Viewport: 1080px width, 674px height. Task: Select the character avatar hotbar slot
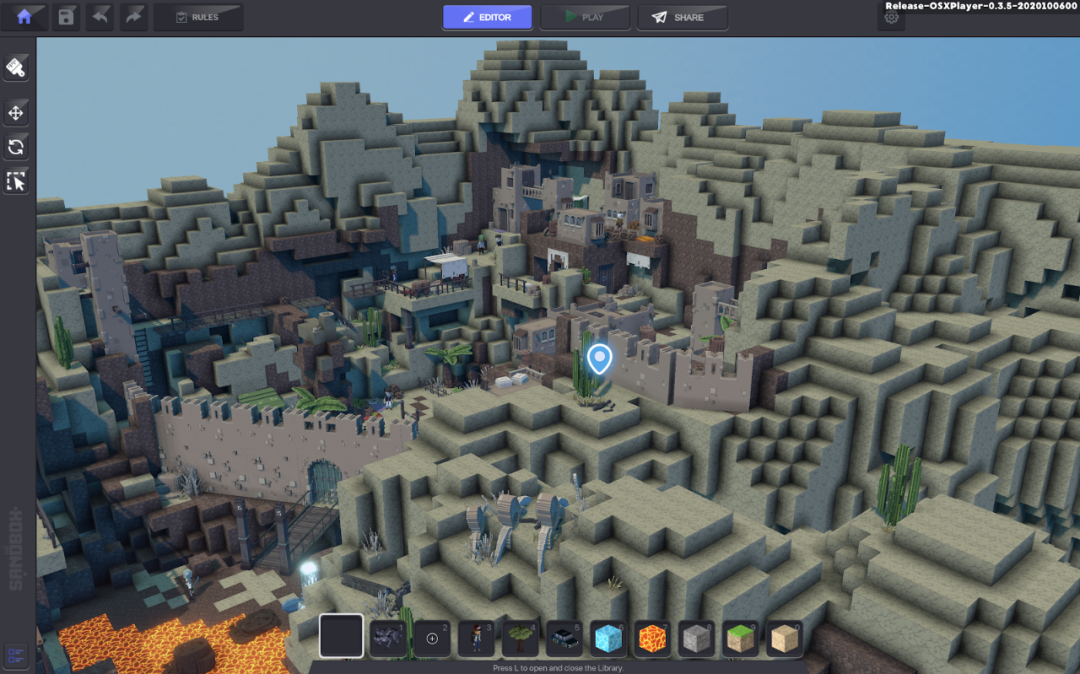click(x=476, y=637)
